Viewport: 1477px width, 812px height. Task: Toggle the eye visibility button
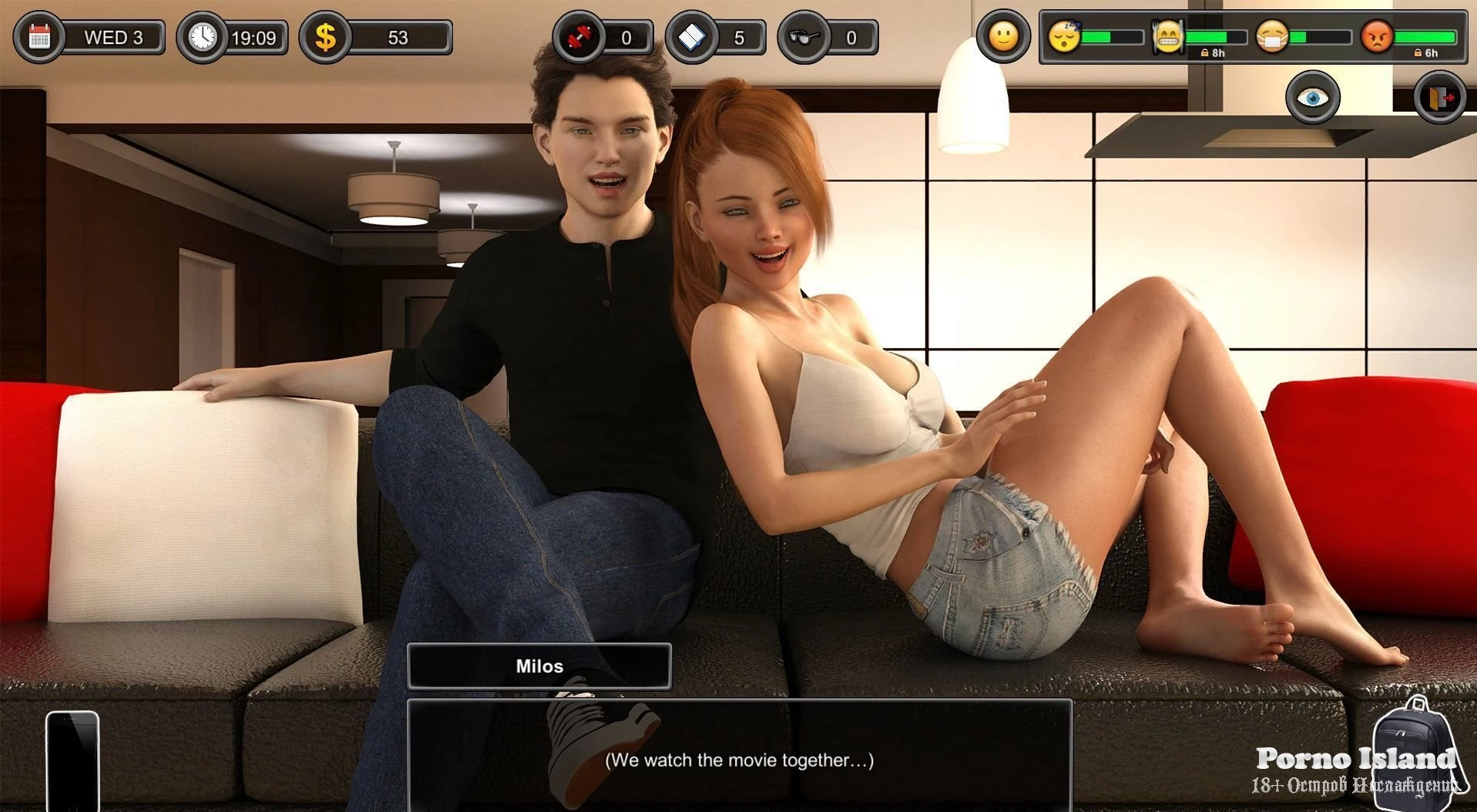pos(1313,97)
